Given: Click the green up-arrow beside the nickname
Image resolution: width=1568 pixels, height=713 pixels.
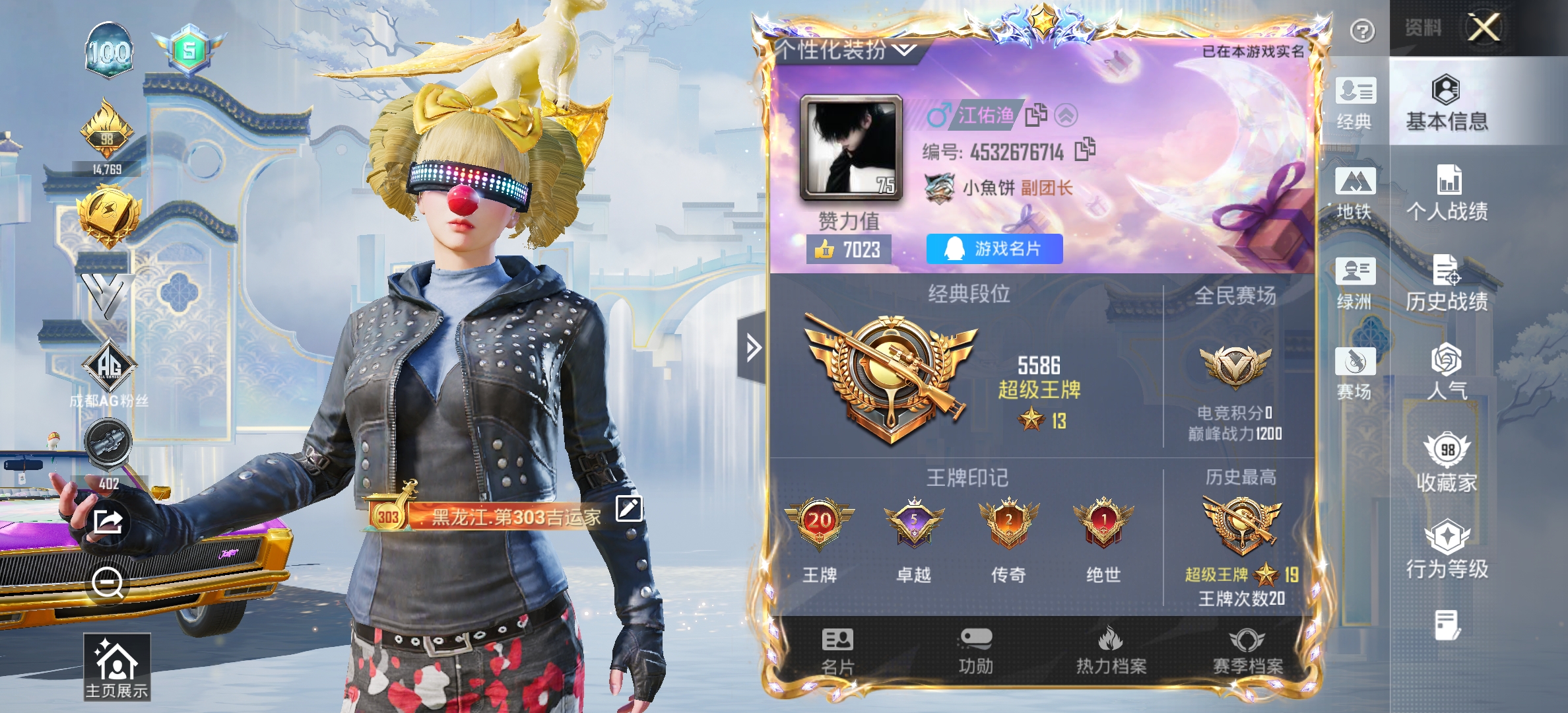Looking at the screenshot, I should pyautogui.click(x=1065, y=114).
